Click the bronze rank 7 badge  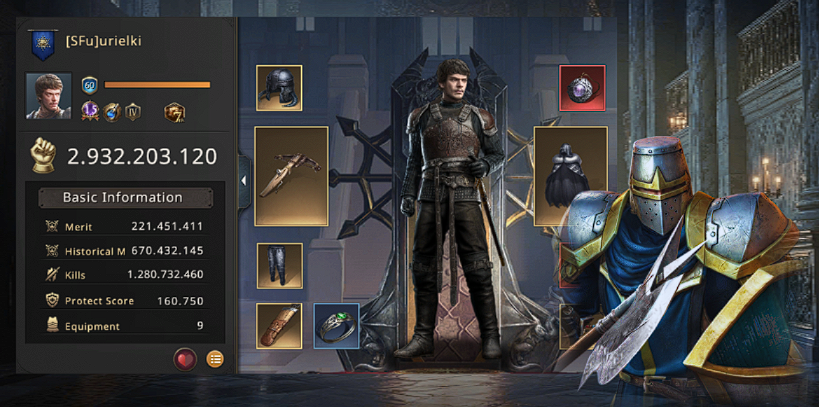pos(175,112)
